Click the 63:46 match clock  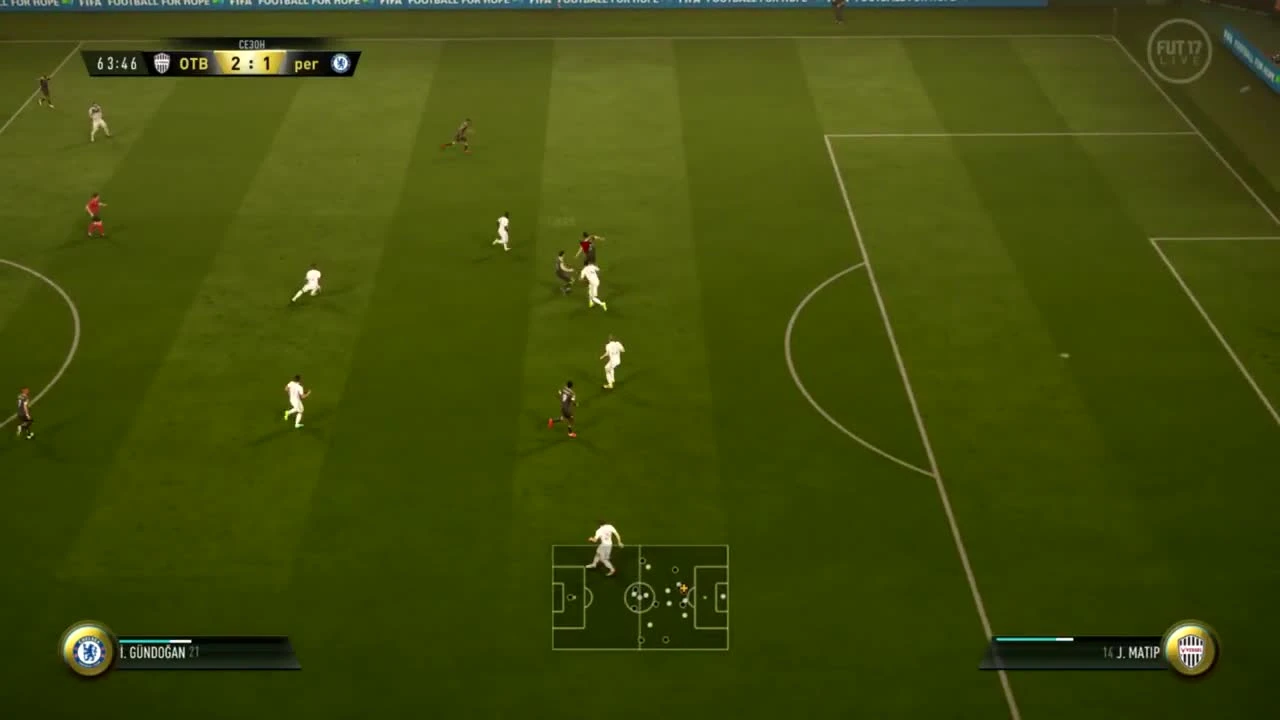(x=116, y=63)
